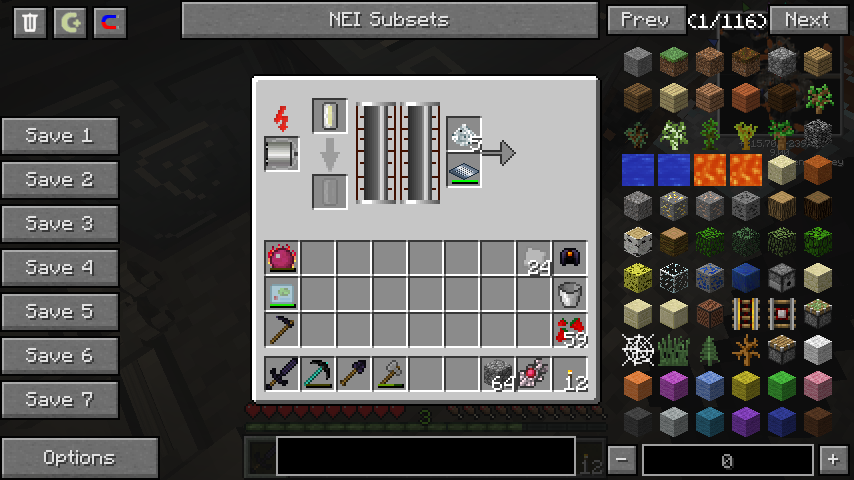Click the Save 7 button
The height and width of the screenshot is (480, 854).
(60, 400)
